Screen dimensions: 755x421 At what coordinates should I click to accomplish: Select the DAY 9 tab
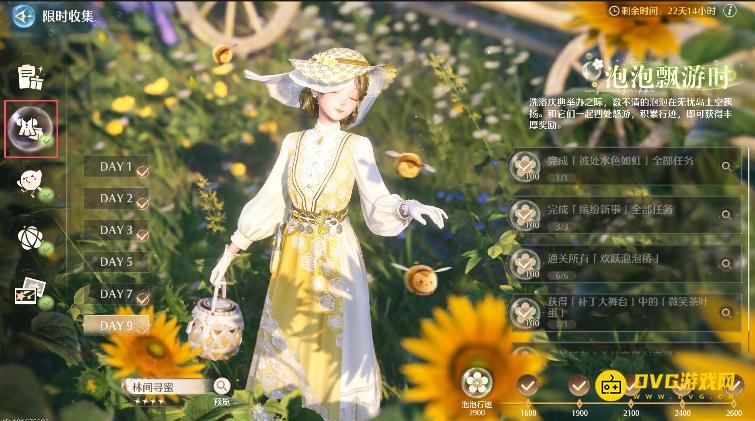click(117, 325)
